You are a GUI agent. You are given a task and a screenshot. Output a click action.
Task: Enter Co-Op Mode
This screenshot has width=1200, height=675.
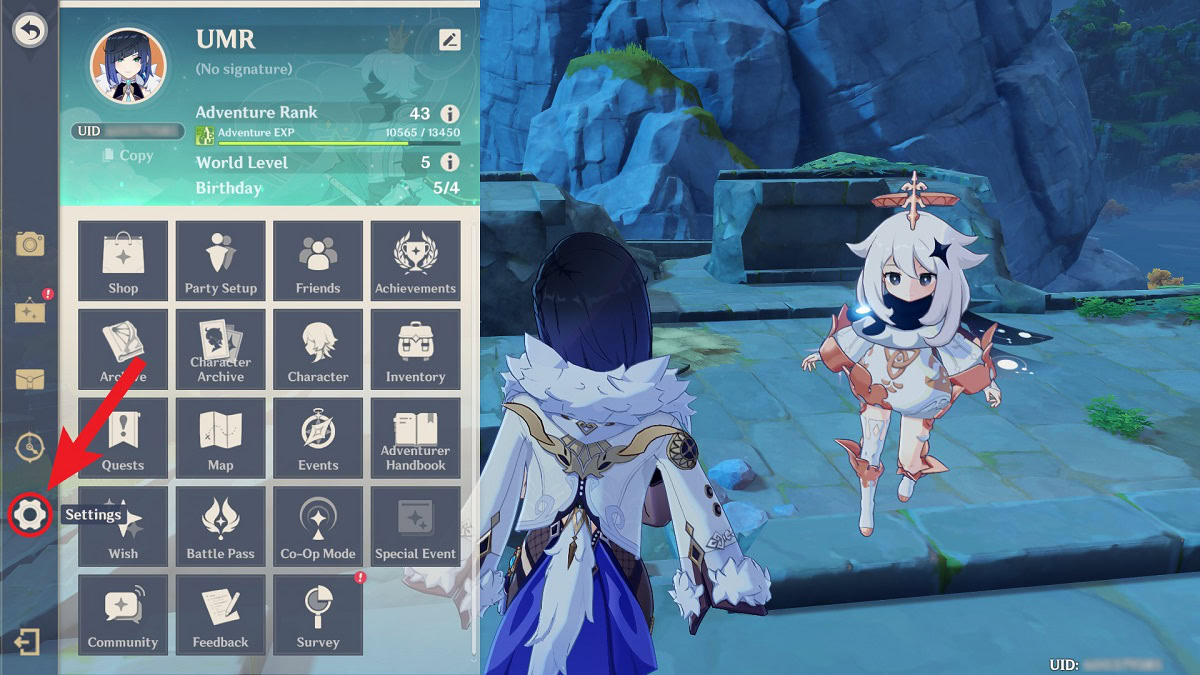[x=318, y=527]
